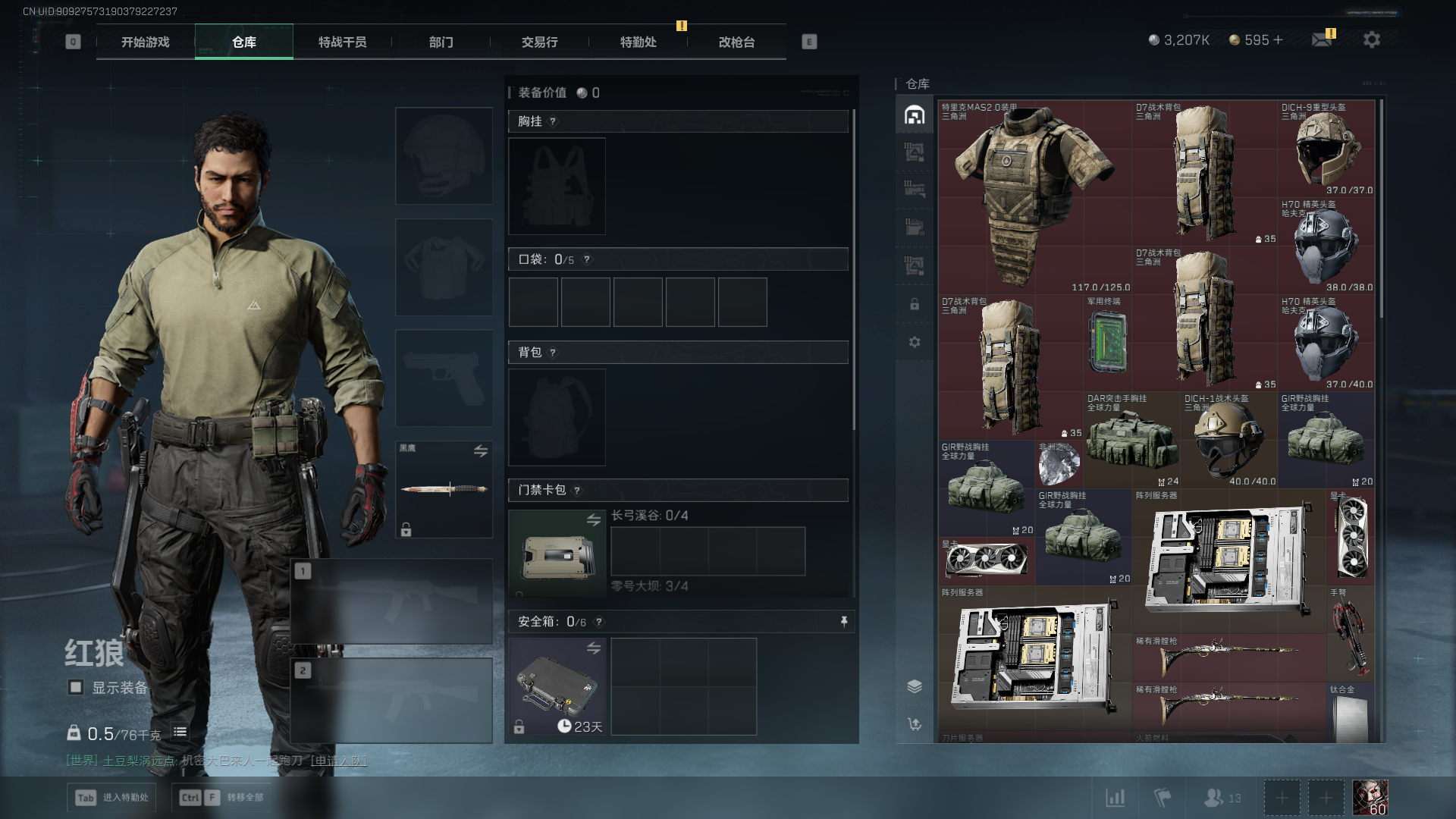The height and width of the screenshot is (819, 1456).
Task: Open the 开始游戏 tab
Action: 146,42
